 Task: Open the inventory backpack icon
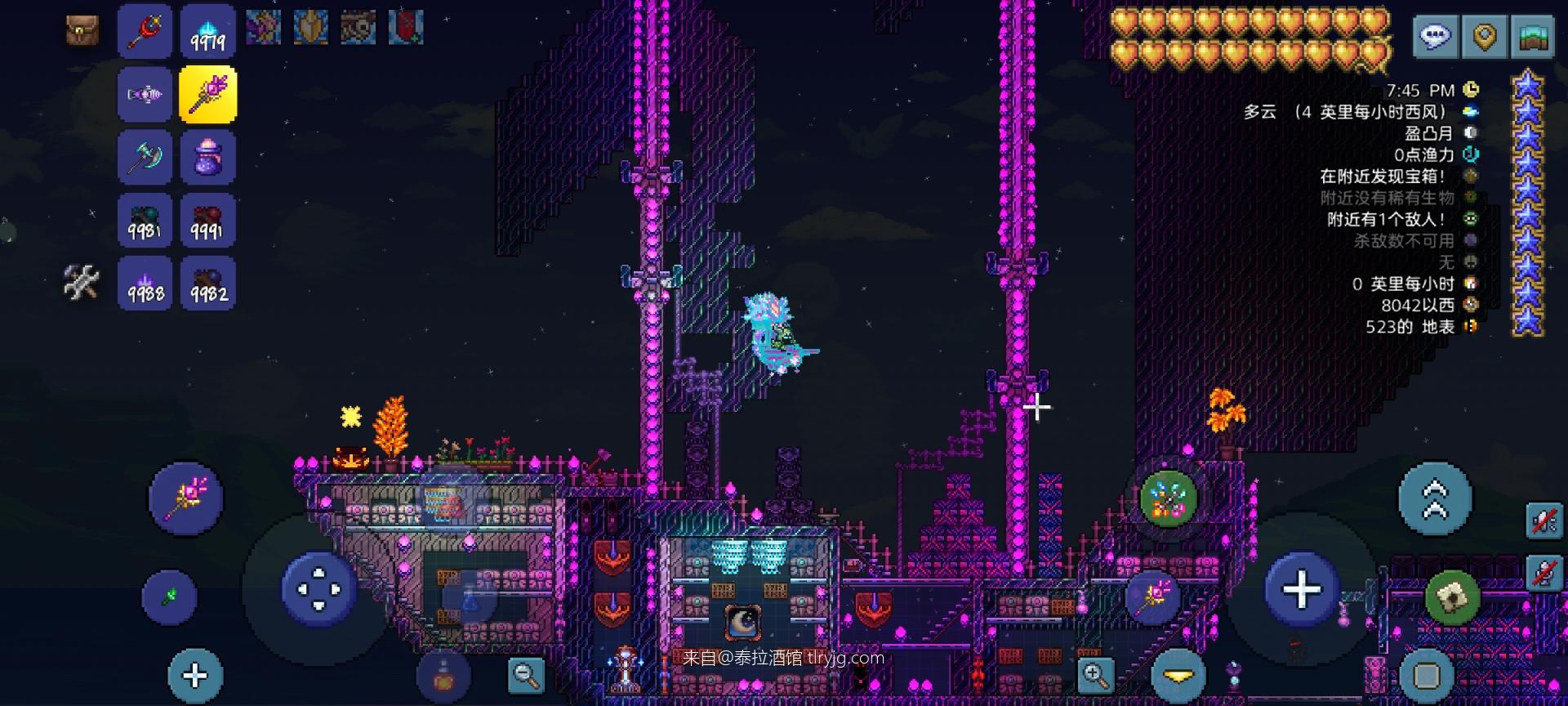pos(82,30)
